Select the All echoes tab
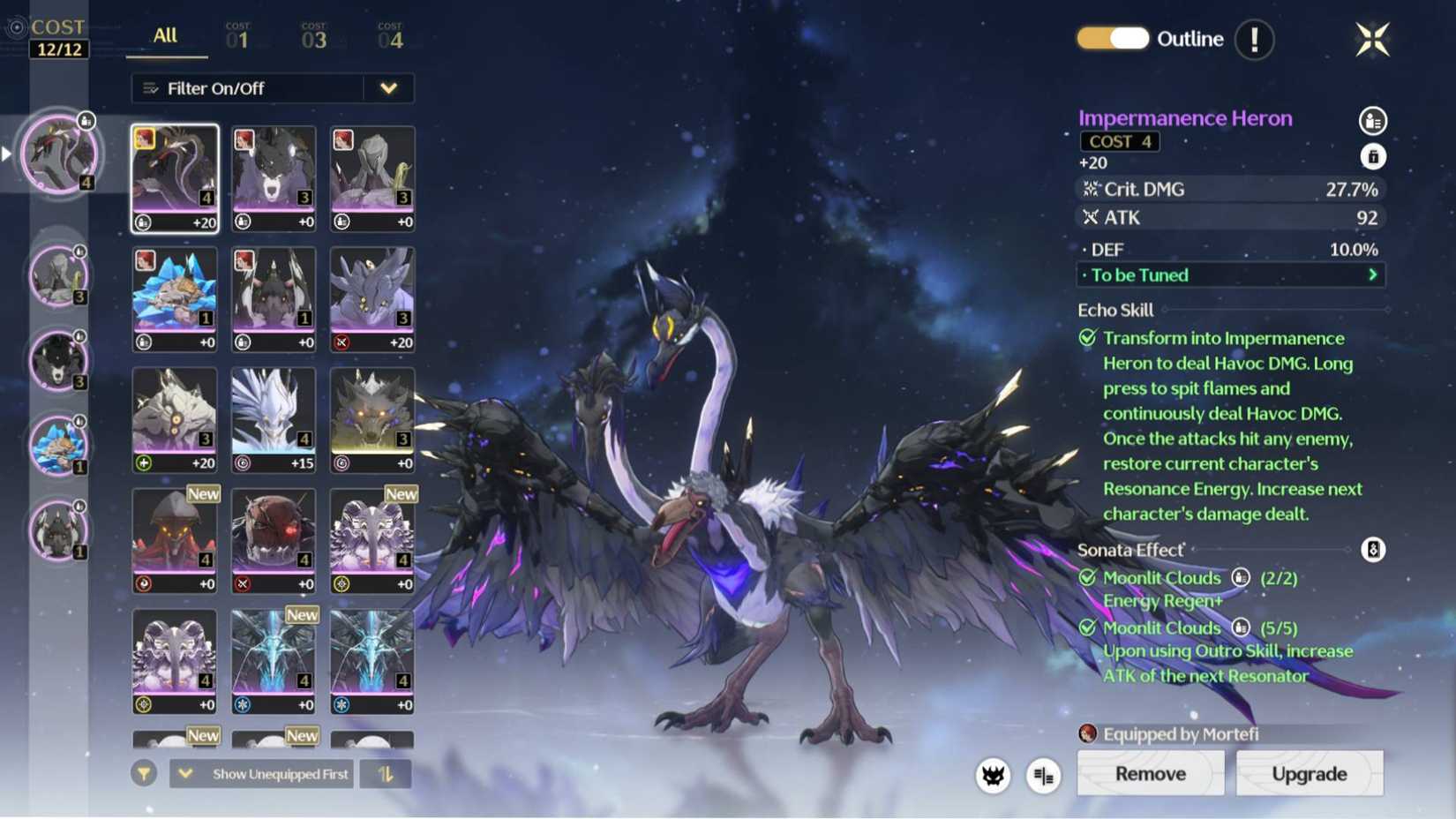The image size is (1456, 819). pyautogui.click(x=164, y=37)
